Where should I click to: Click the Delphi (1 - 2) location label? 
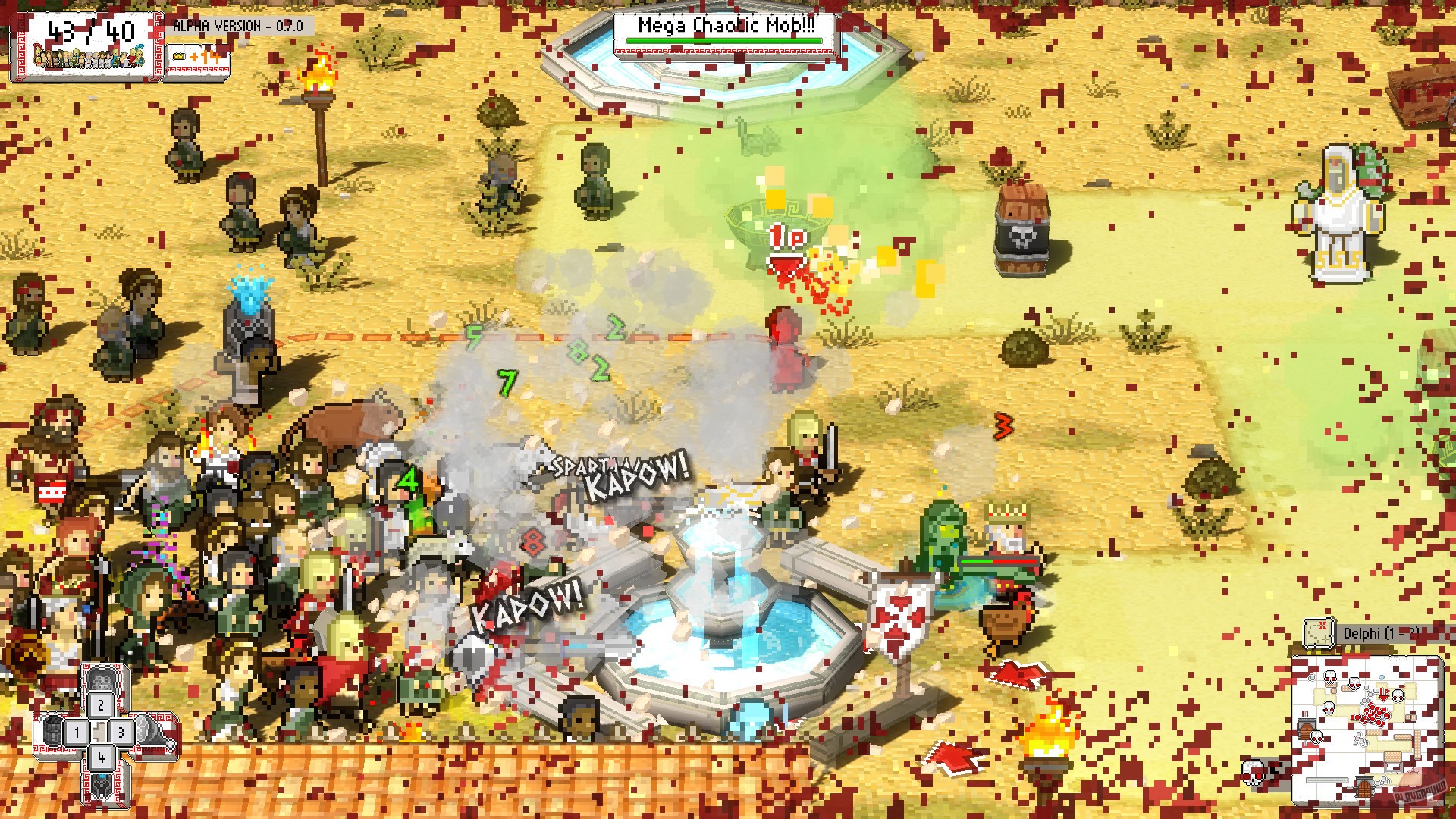pyautogui.click(x=1382, y=632)
